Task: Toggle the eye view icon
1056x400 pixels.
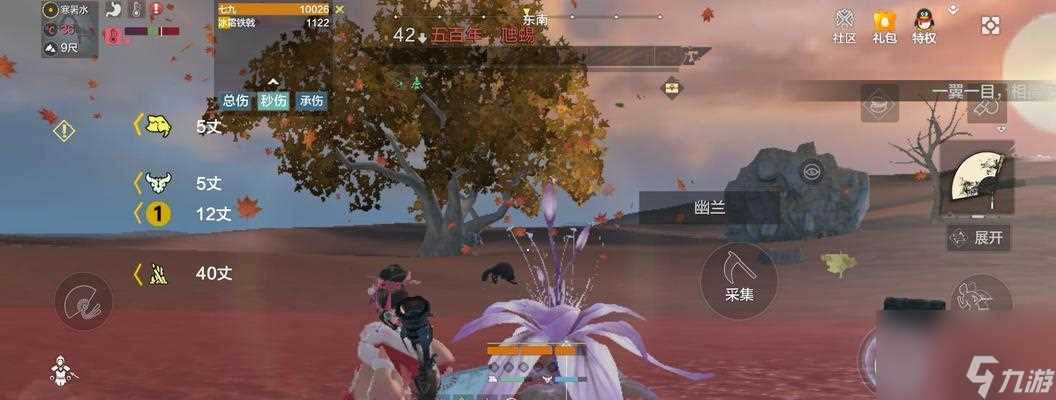Action: coord(811,168)
